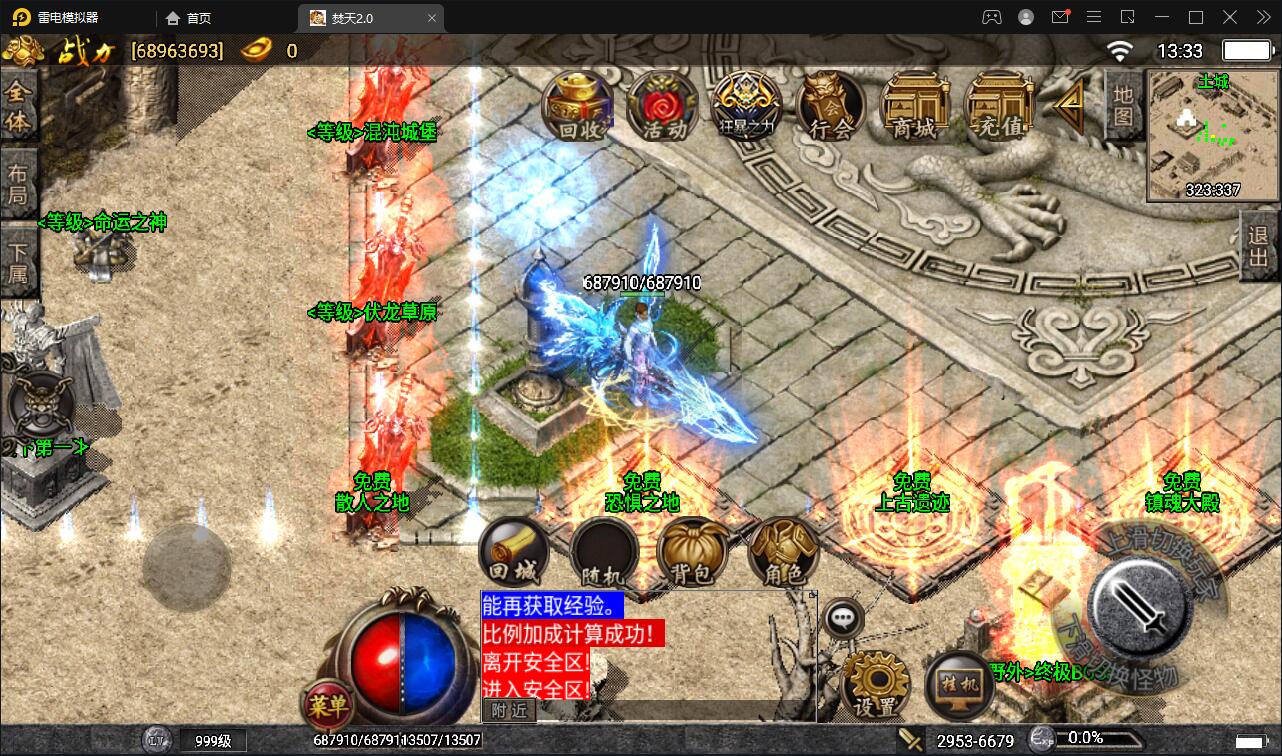Toggle 狂暴之力 berserk power
Screen dimensions: 1282x756
pos(747,103)
